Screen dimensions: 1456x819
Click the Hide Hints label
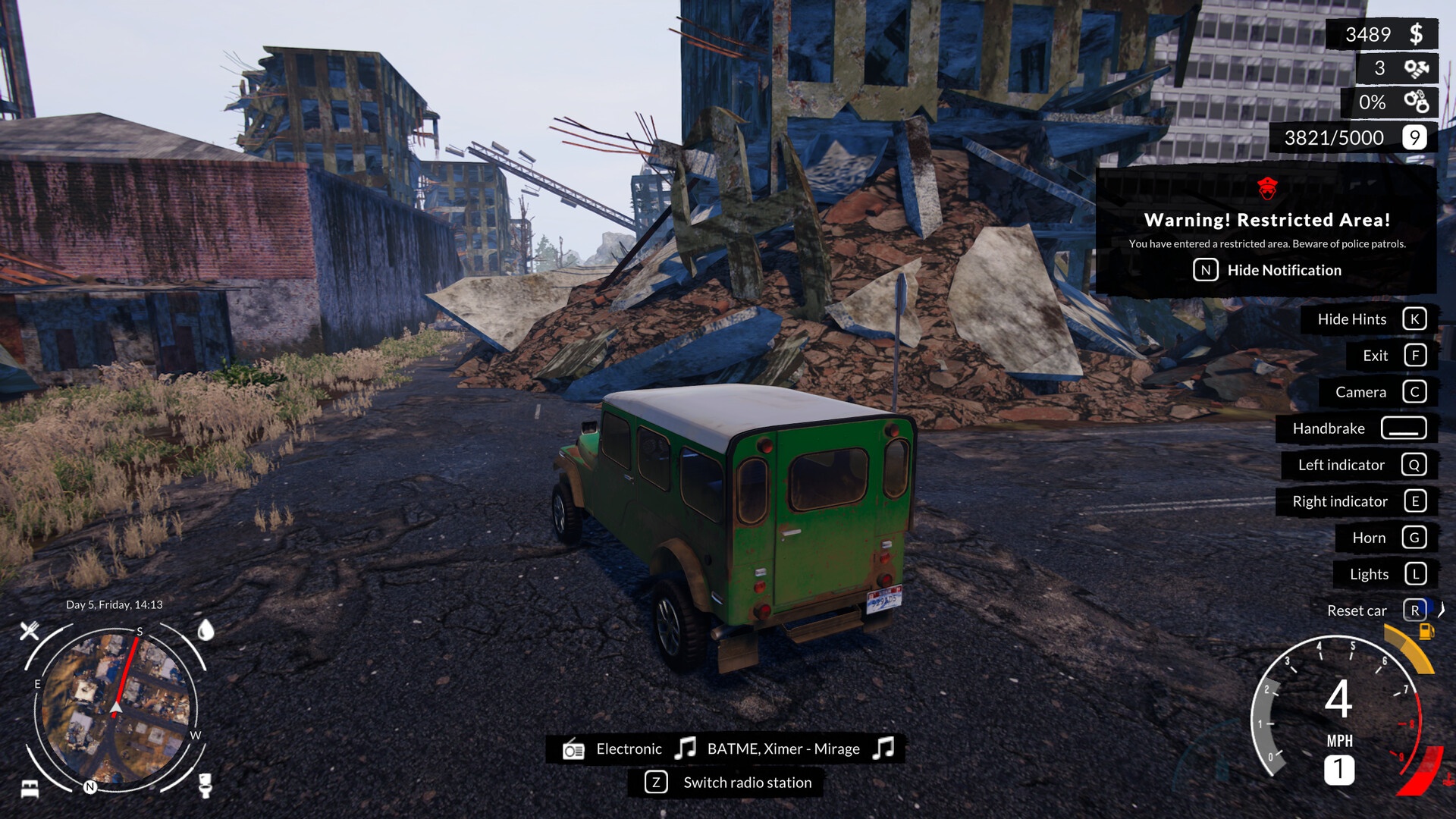pos(1351,319)
